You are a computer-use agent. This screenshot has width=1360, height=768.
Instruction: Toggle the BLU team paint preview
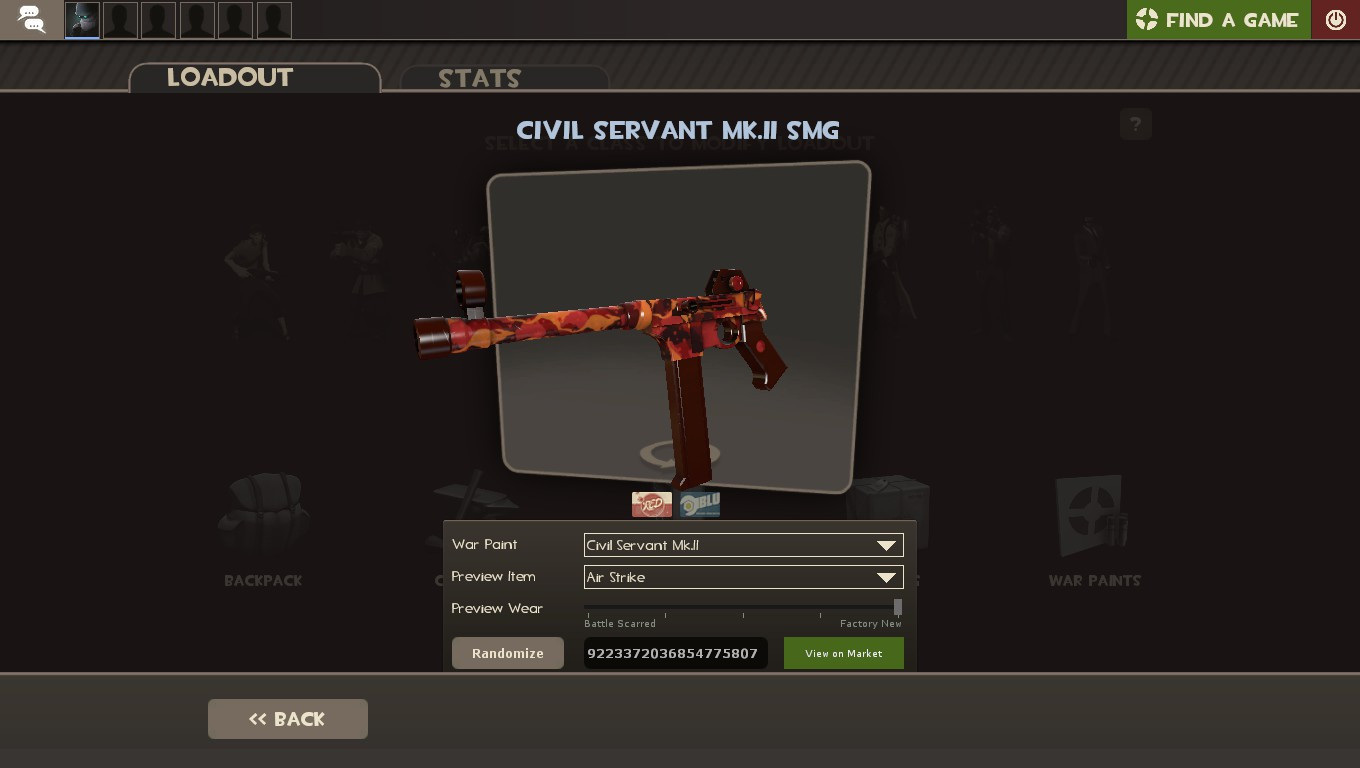(699, 505)
